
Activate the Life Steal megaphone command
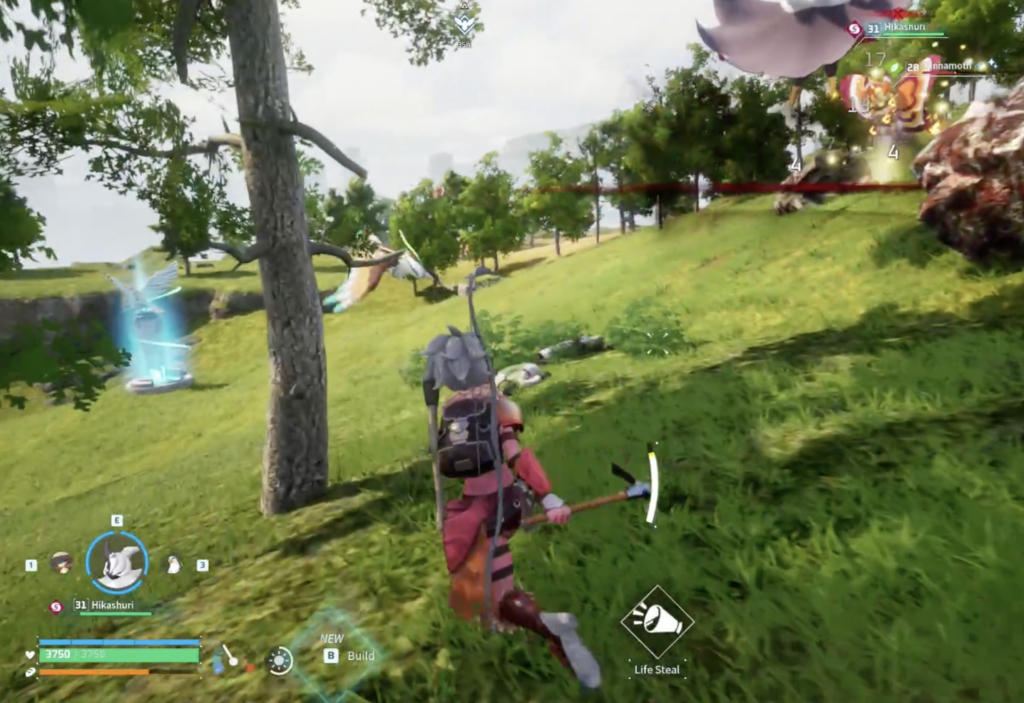pos(657,622)
